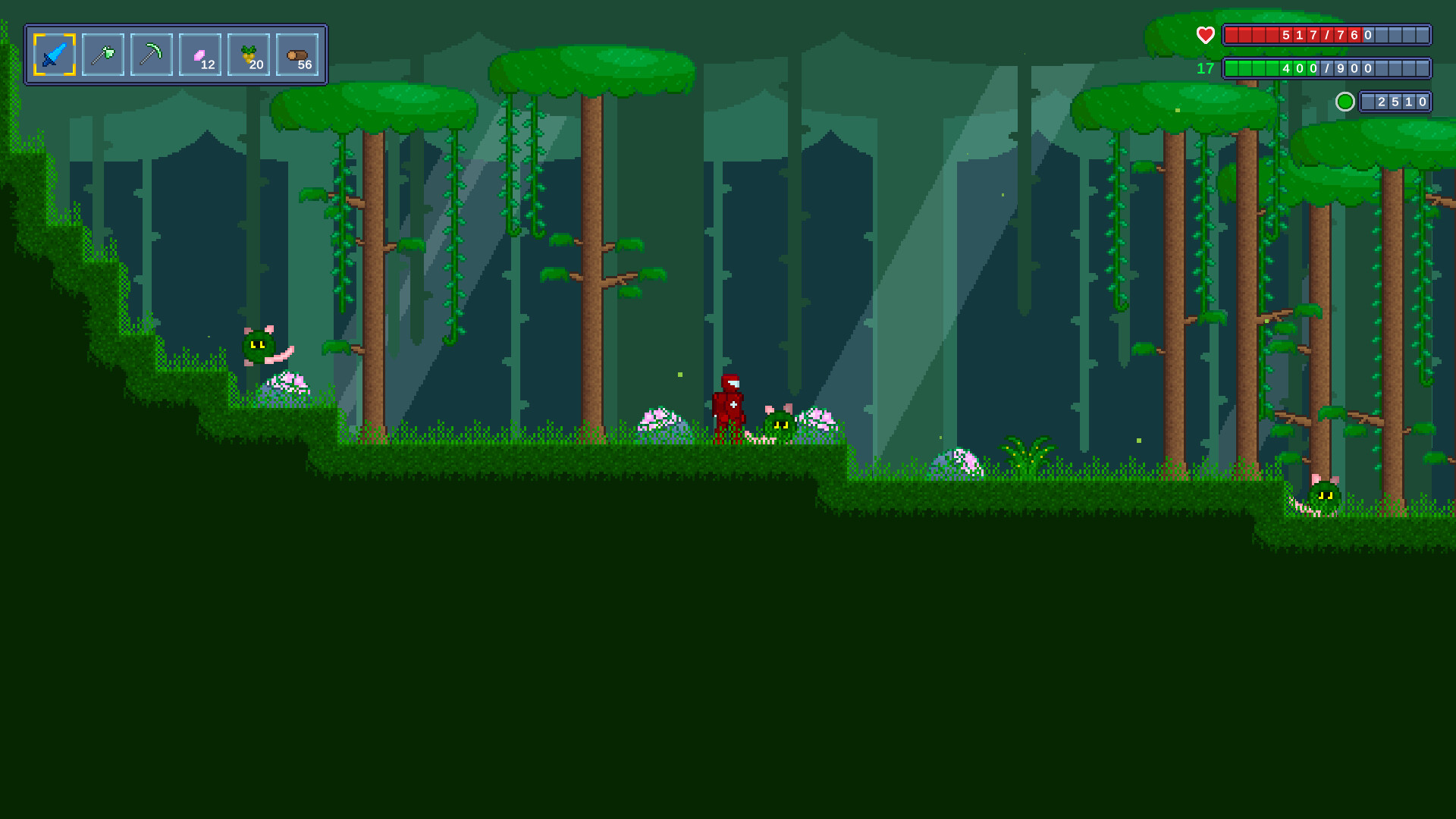Click the 2510 currency counter display
Viewport: 1456px width, 819px height.
[x=1396, y=101]
